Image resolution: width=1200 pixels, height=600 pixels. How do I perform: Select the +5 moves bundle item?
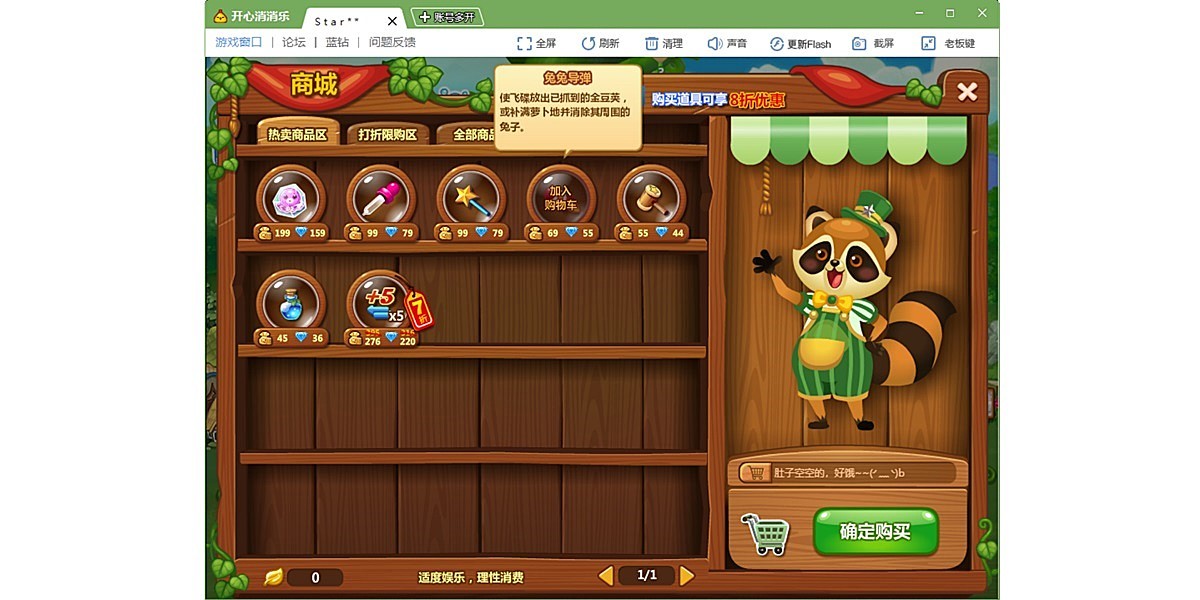pyautogui.click(x=381, y=303)
